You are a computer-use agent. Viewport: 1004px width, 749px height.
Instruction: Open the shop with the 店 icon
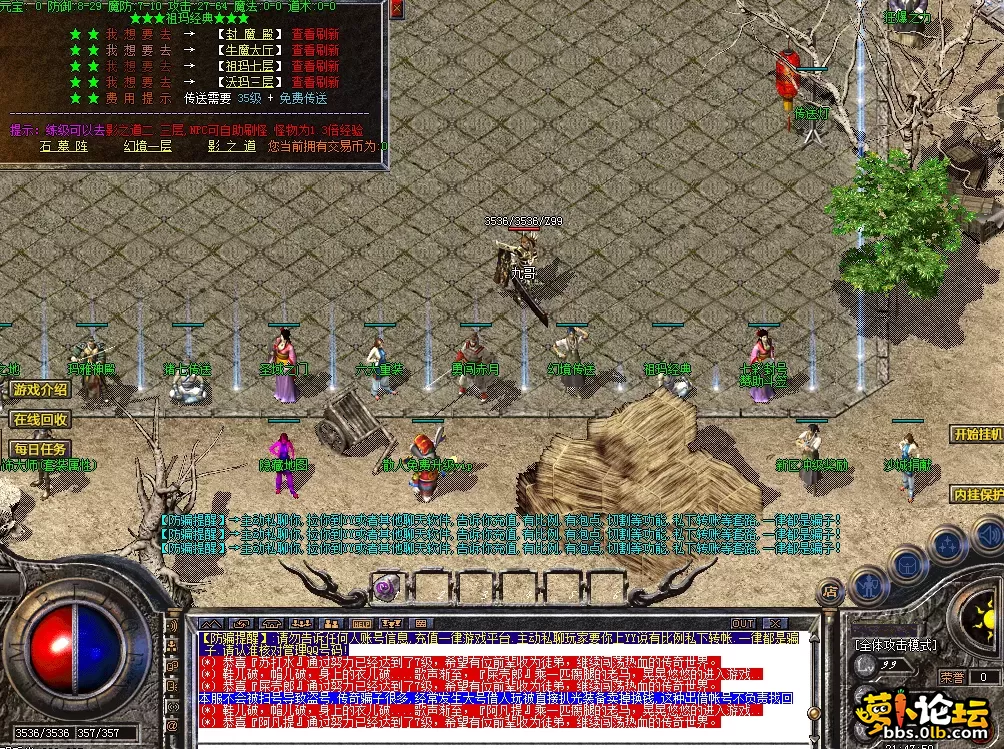tap(829, 592)
